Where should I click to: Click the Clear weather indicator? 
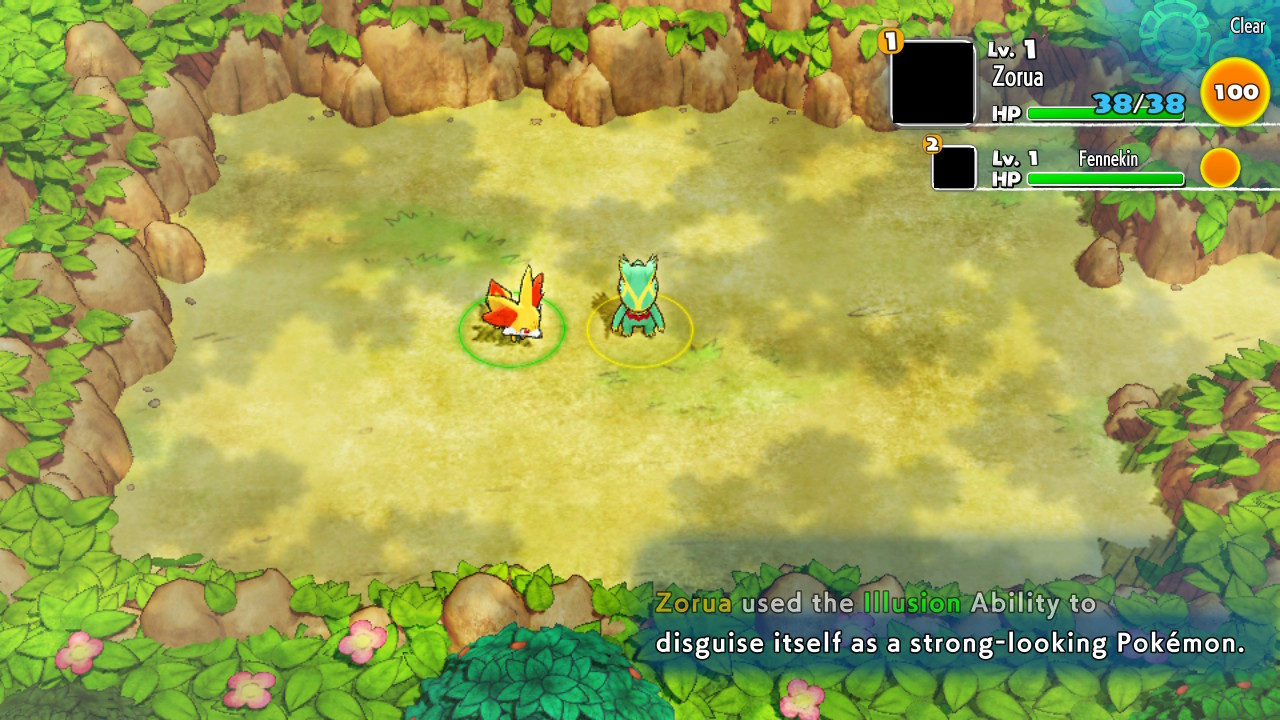pos(1247,27)
